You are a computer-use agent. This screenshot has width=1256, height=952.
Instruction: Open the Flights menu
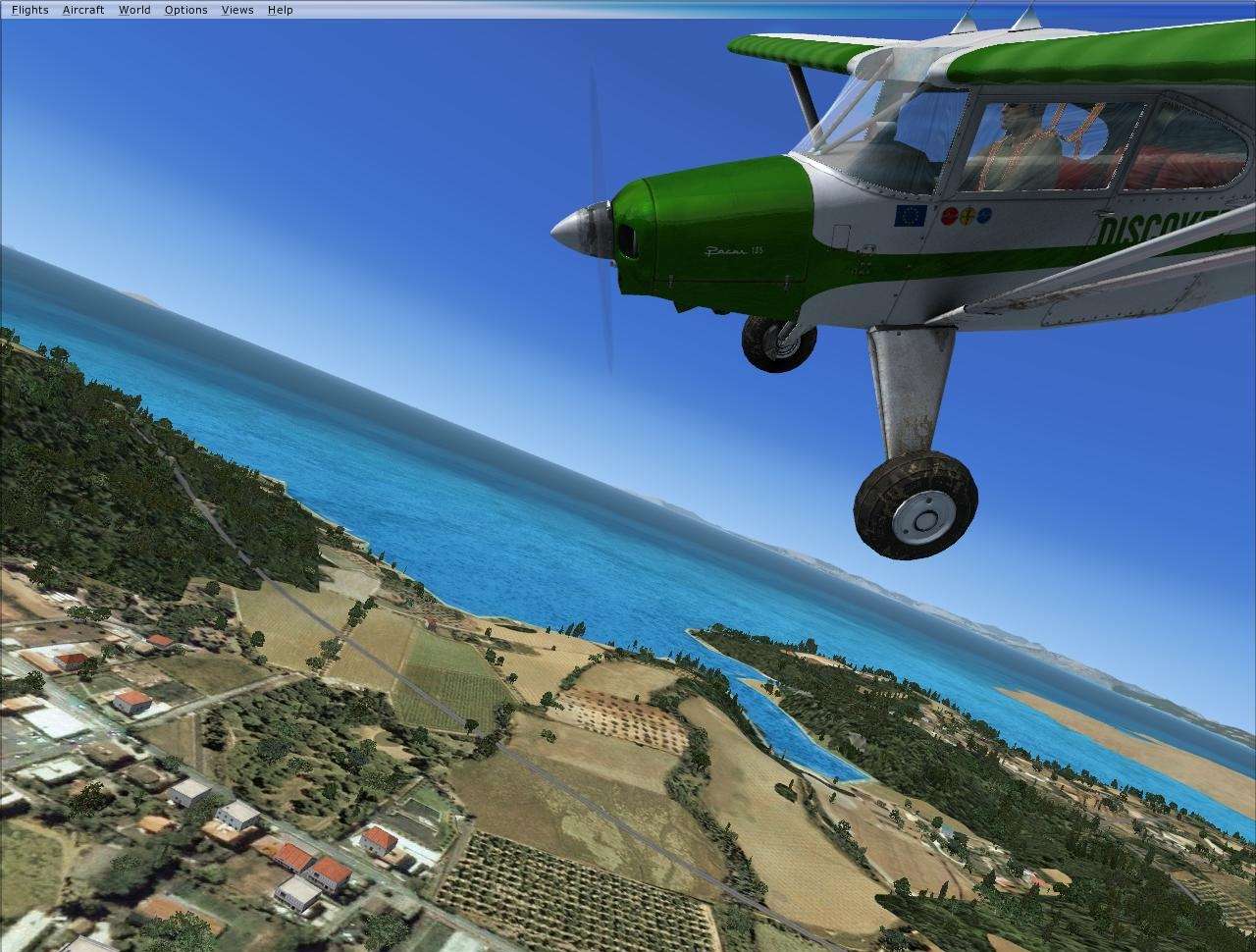pyautogui.click(x=28, y=9)
